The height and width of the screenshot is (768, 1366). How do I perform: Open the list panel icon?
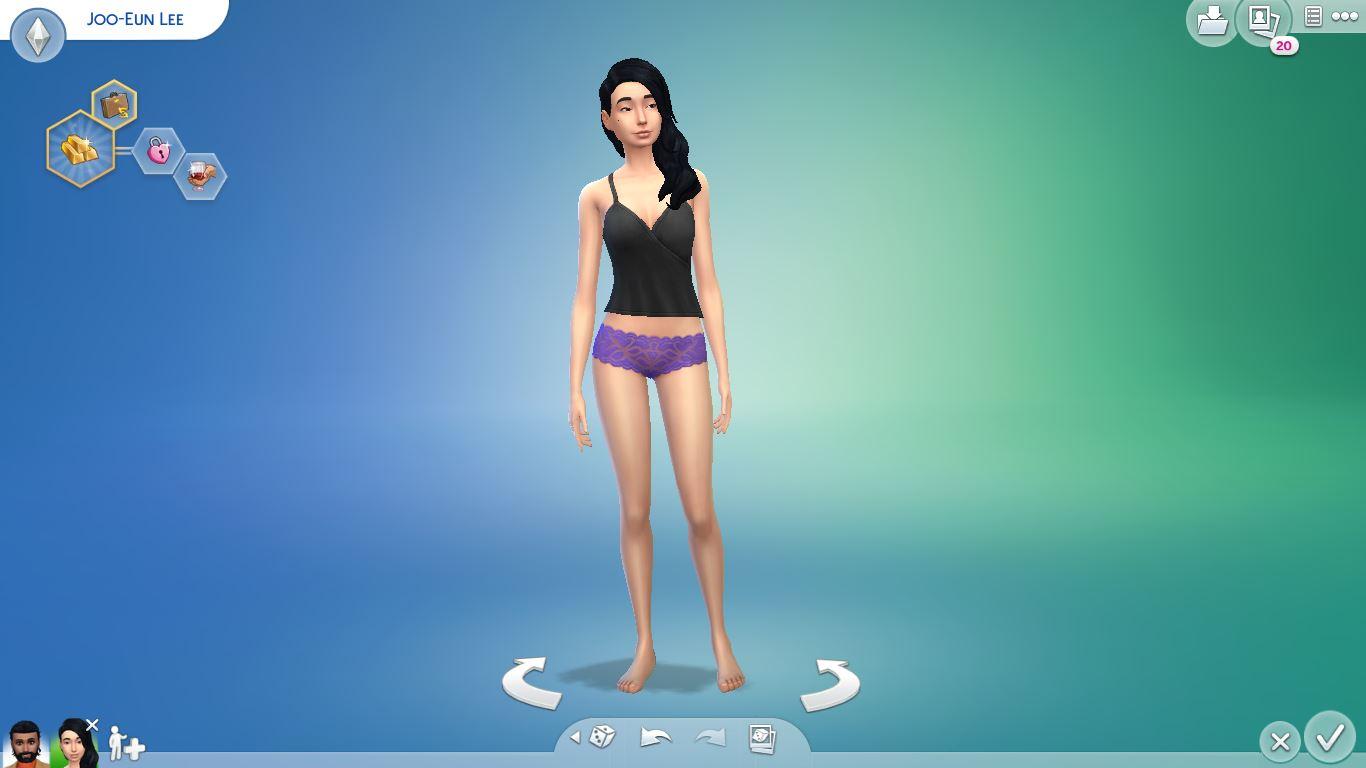tap(1313, 17)
